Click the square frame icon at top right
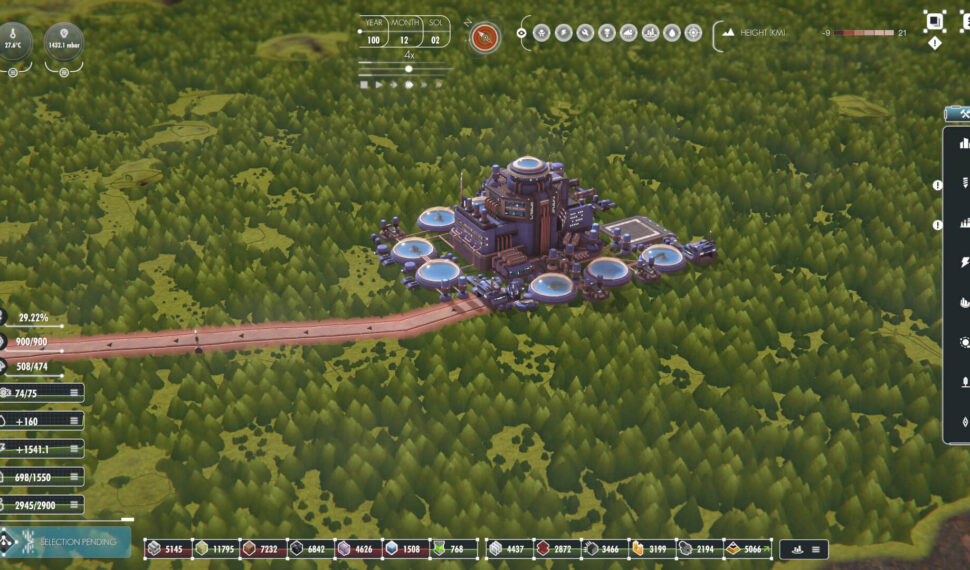This screenshot has height=570, width=970. [x=934, y=20]
